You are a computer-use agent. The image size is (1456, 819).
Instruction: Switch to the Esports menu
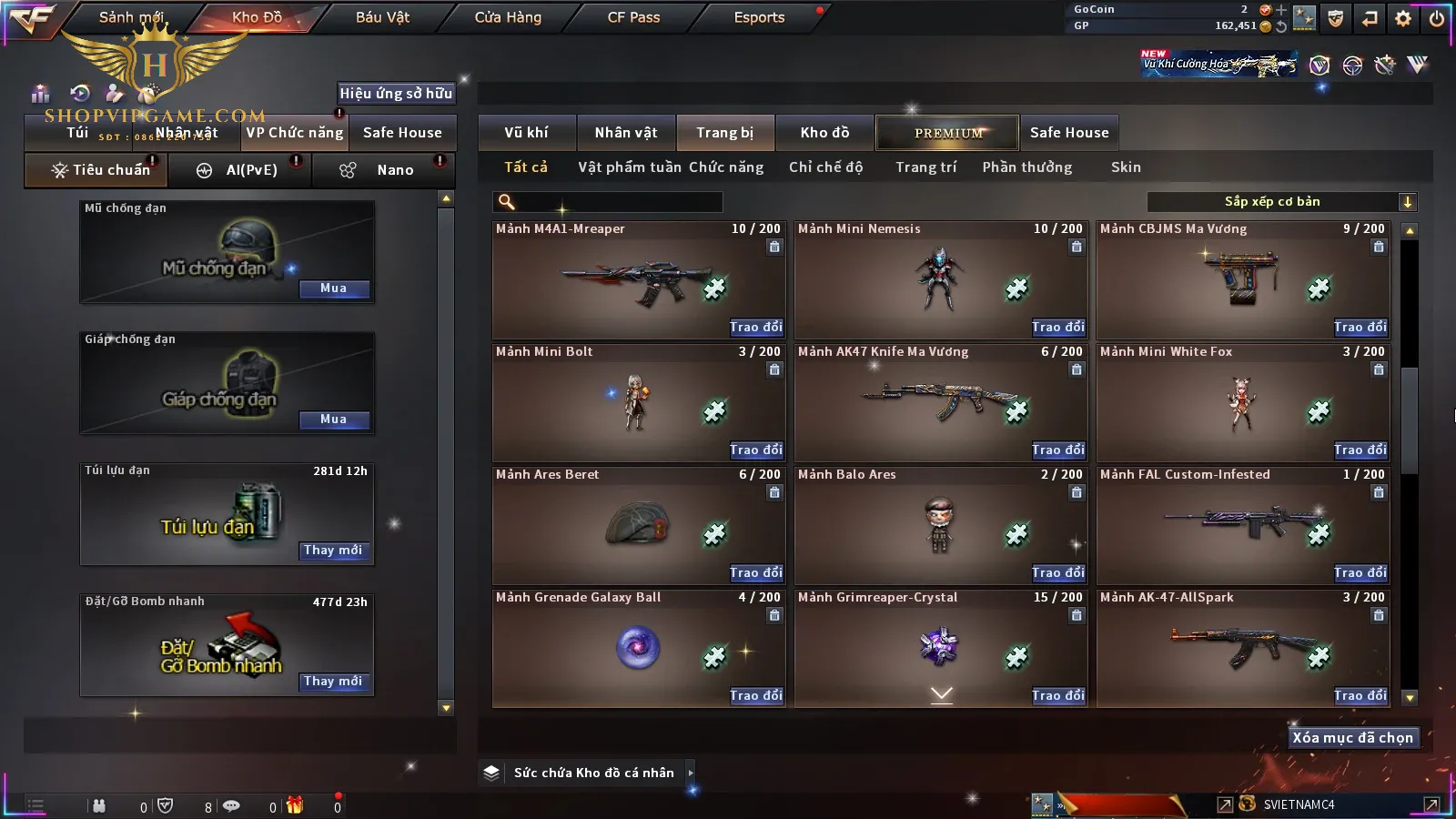759,17
